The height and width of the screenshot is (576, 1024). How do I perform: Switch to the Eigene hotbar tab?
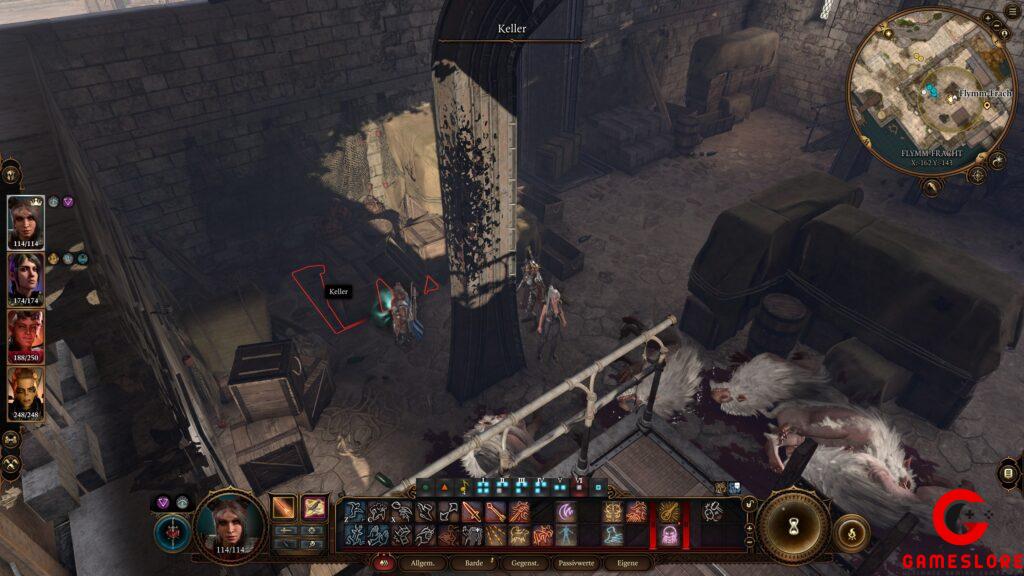coord(627,563)
